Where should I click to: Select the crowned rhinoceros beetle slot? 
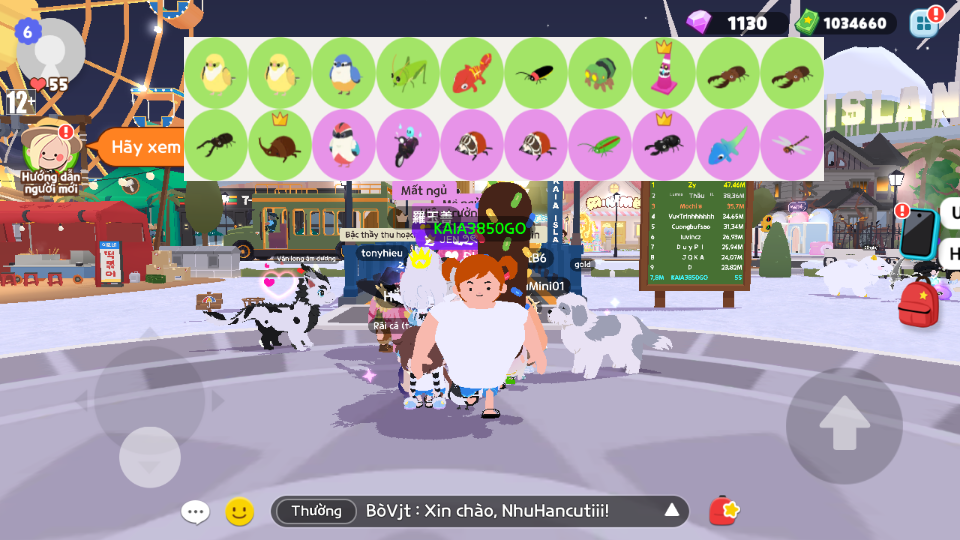[280, 145]
